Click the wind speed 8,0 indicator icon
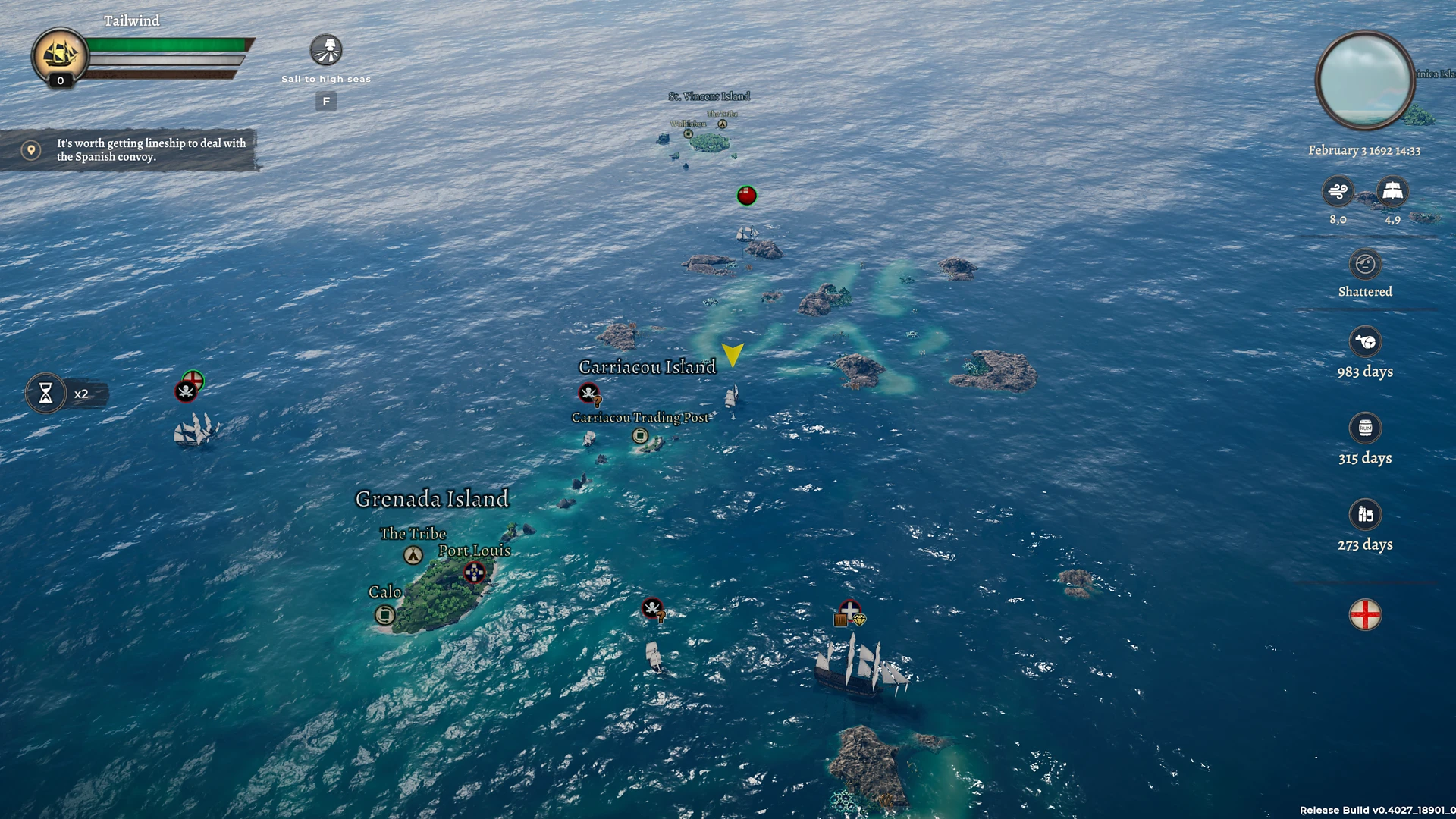This screenshot has height=819, width=1456. point(1337,191)
